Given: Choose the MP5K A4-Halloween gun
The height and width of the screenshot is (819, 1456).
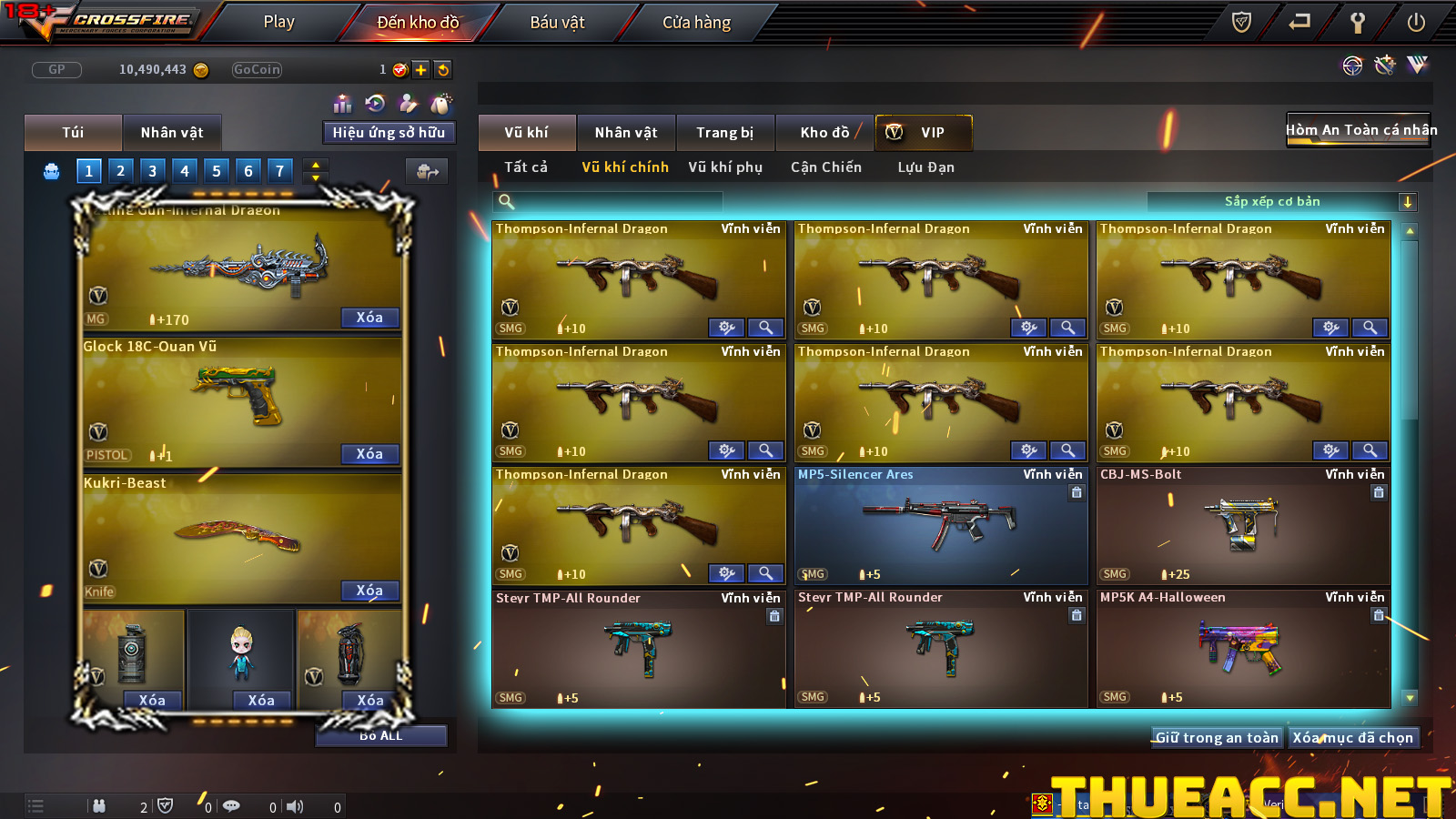Looking at the screenshot, I should point(1243,648).
